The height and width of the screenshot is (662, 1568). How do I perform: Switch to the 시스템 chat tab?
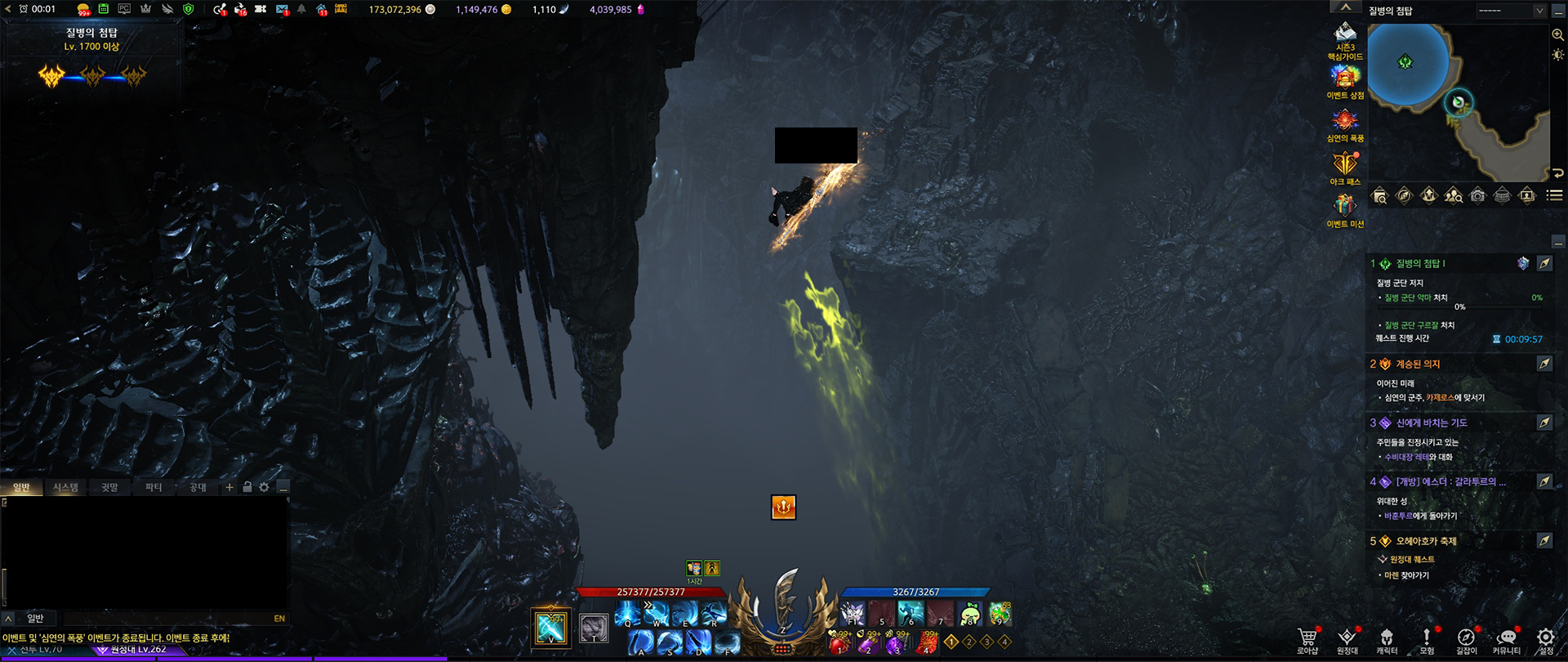pos(65,488)
